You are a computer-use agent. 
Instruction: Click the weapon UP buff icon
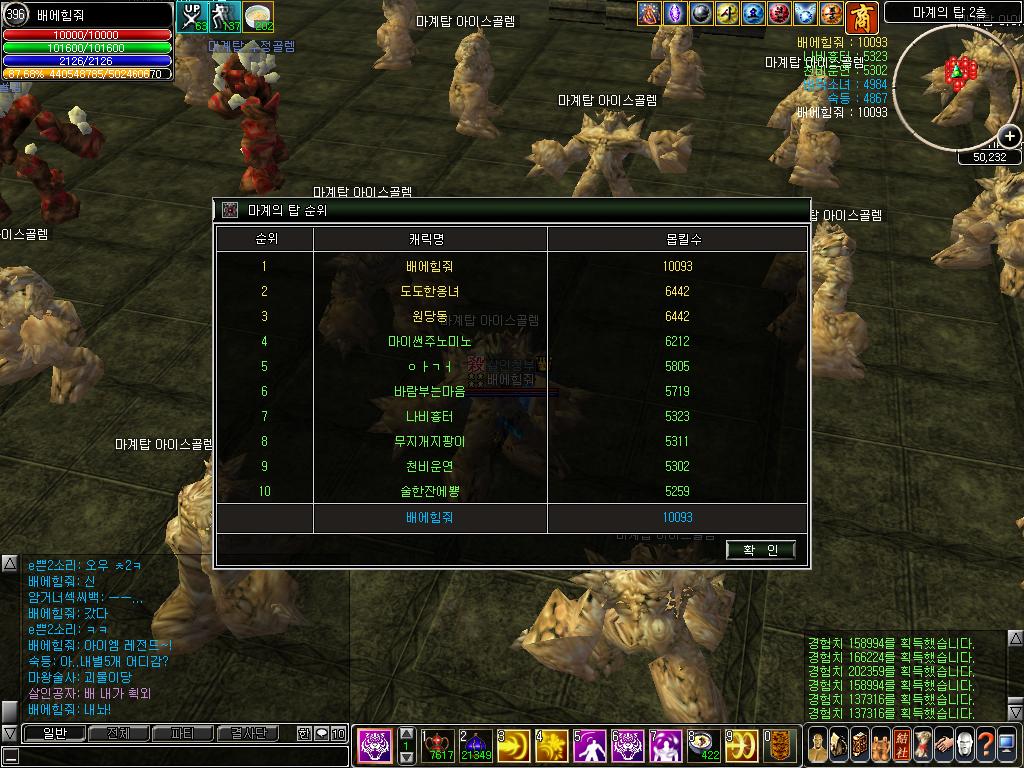point(191,16)
